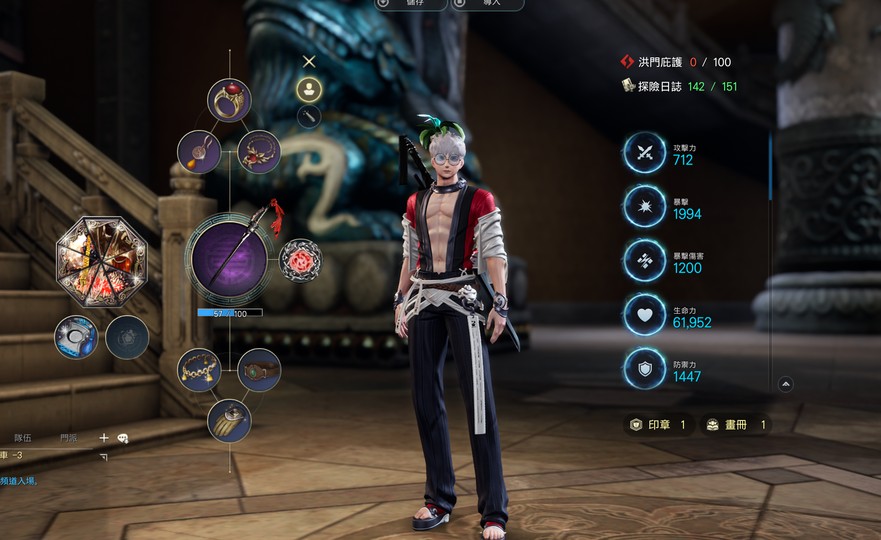
Task: Open the 畫冊 album button
Action: pyautogui.click(x=736, y=425)
